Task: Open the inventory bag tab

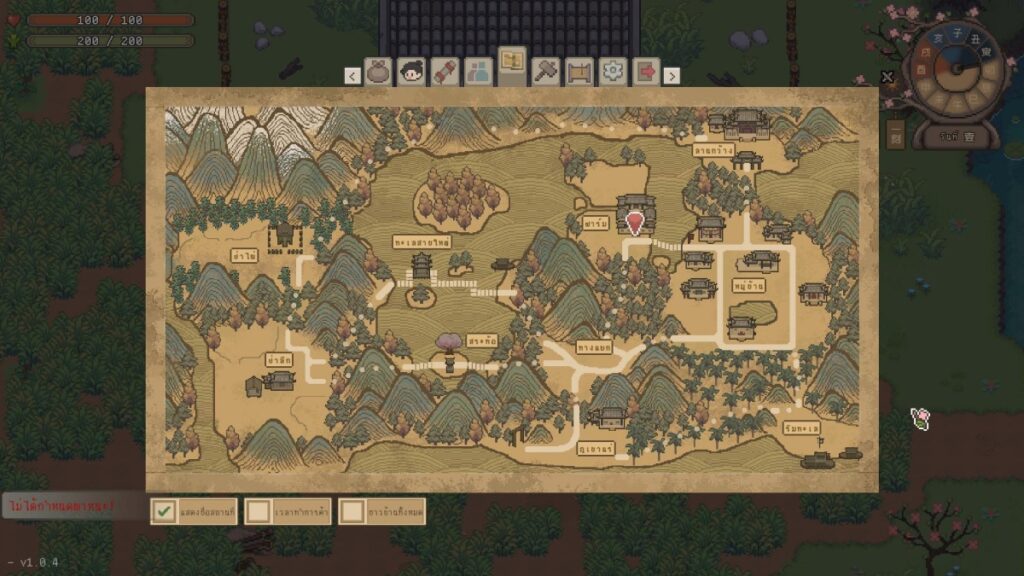Action: coord(379,72)
